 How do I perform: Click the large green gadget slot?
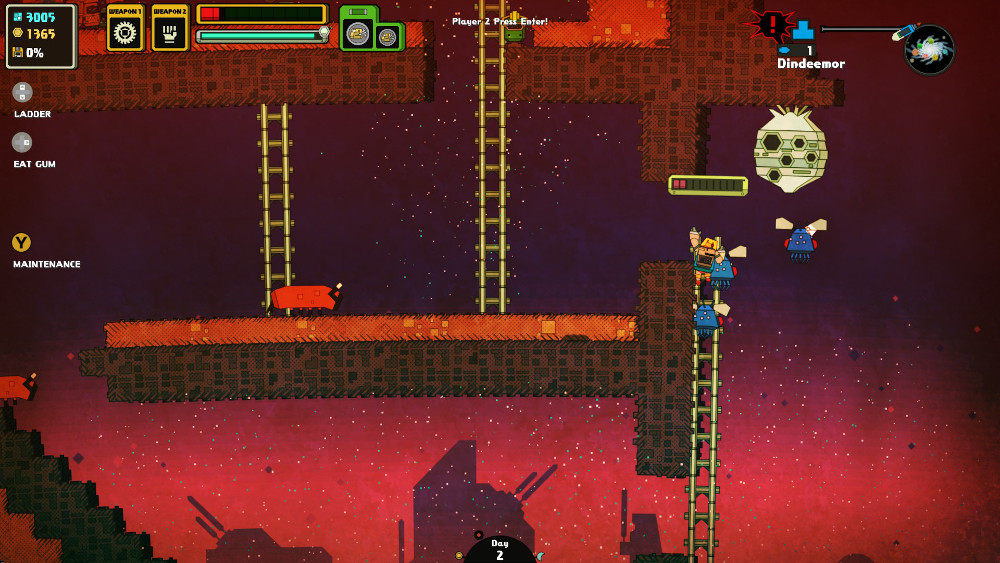click(357, 31)
